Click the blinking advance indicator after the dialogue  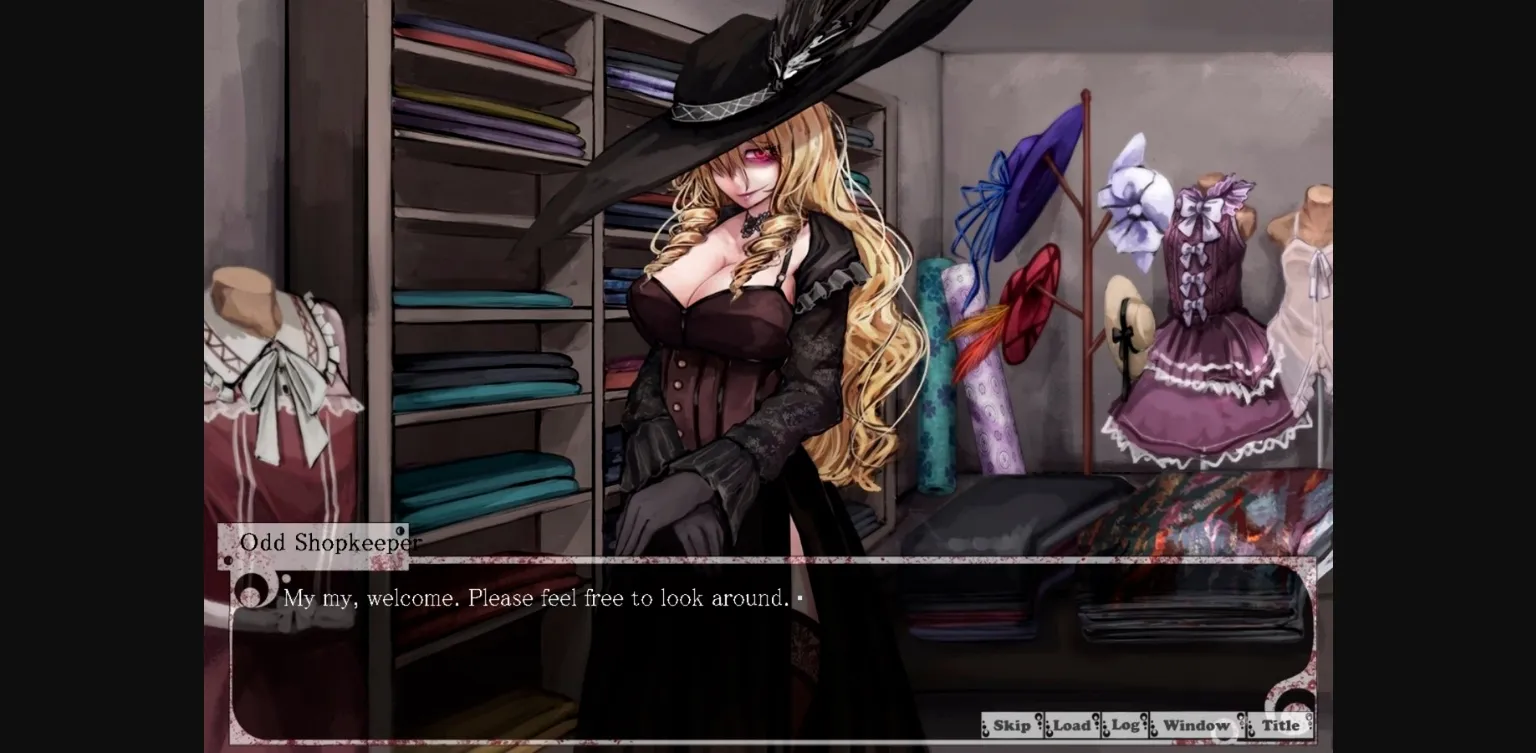pyautogui.click(x=800, y=598)
